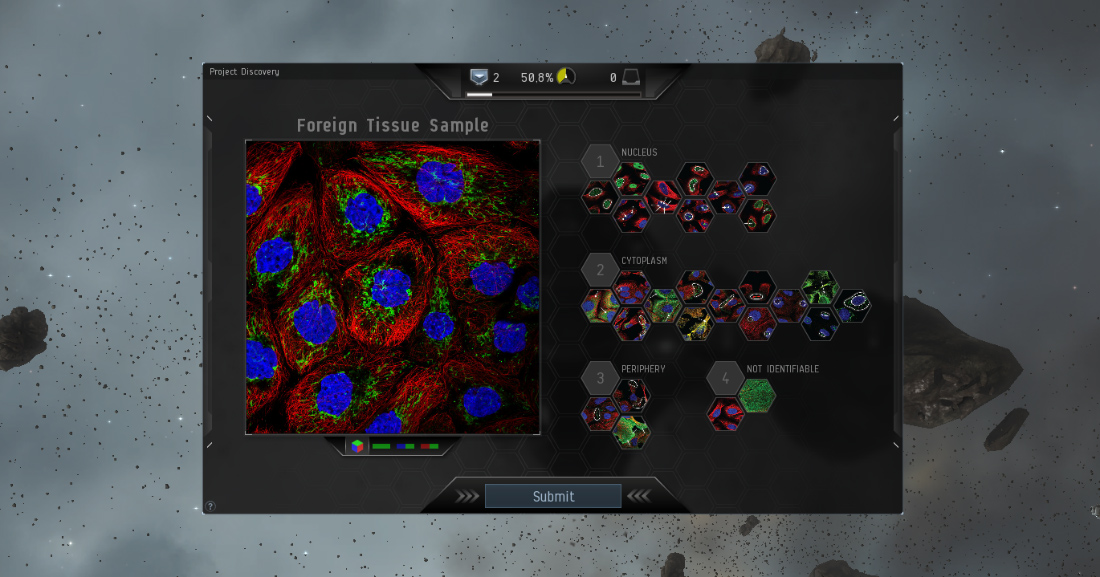Select the bright green Periphery example hexagon
Image resolution: width=1100 pixels, height=577 pixels.
(631, 431)
